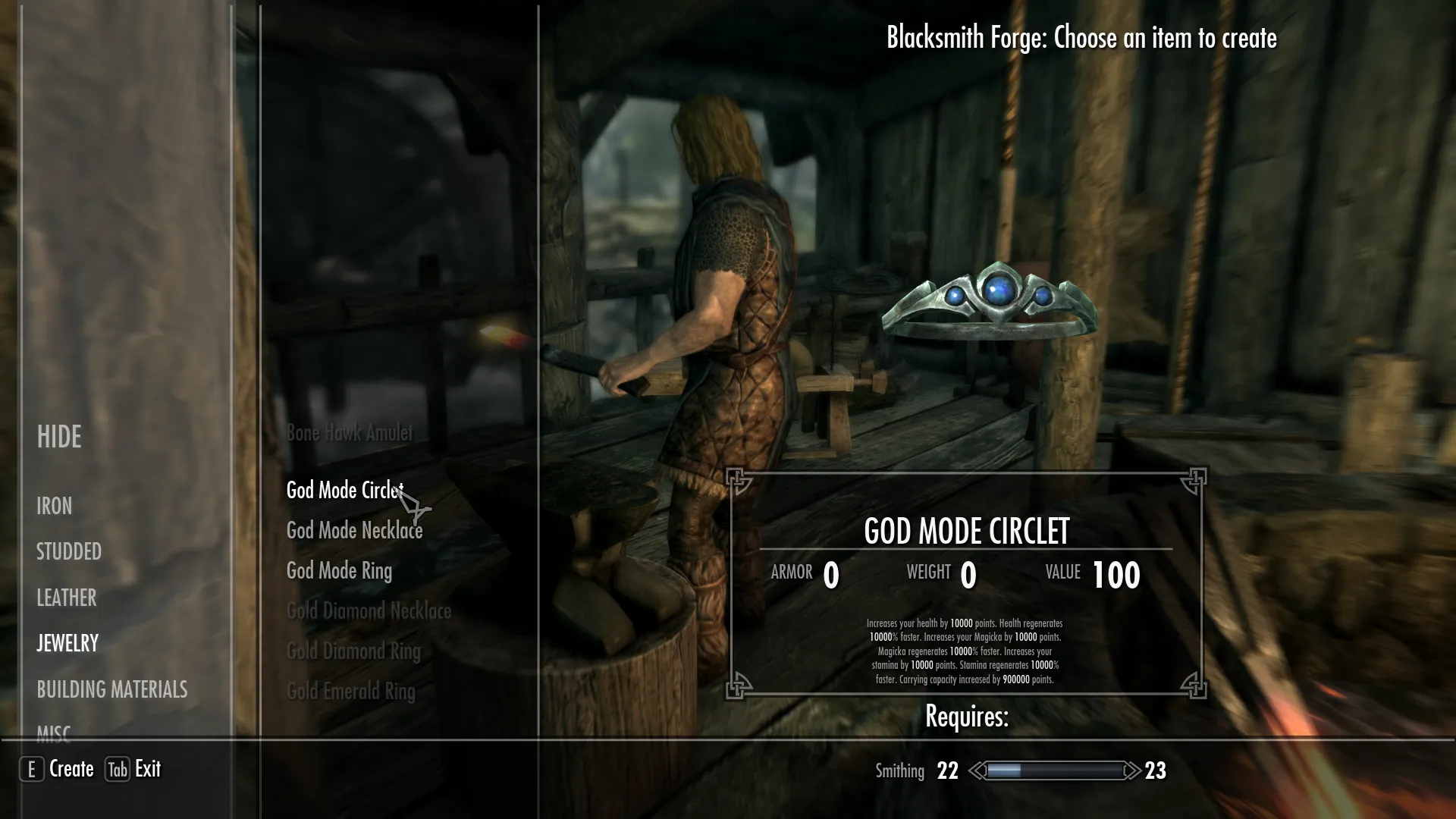1456x819 pixels.
Task: Pick the Gold Emerald Ring entry
Action: (x=351, y=692)
